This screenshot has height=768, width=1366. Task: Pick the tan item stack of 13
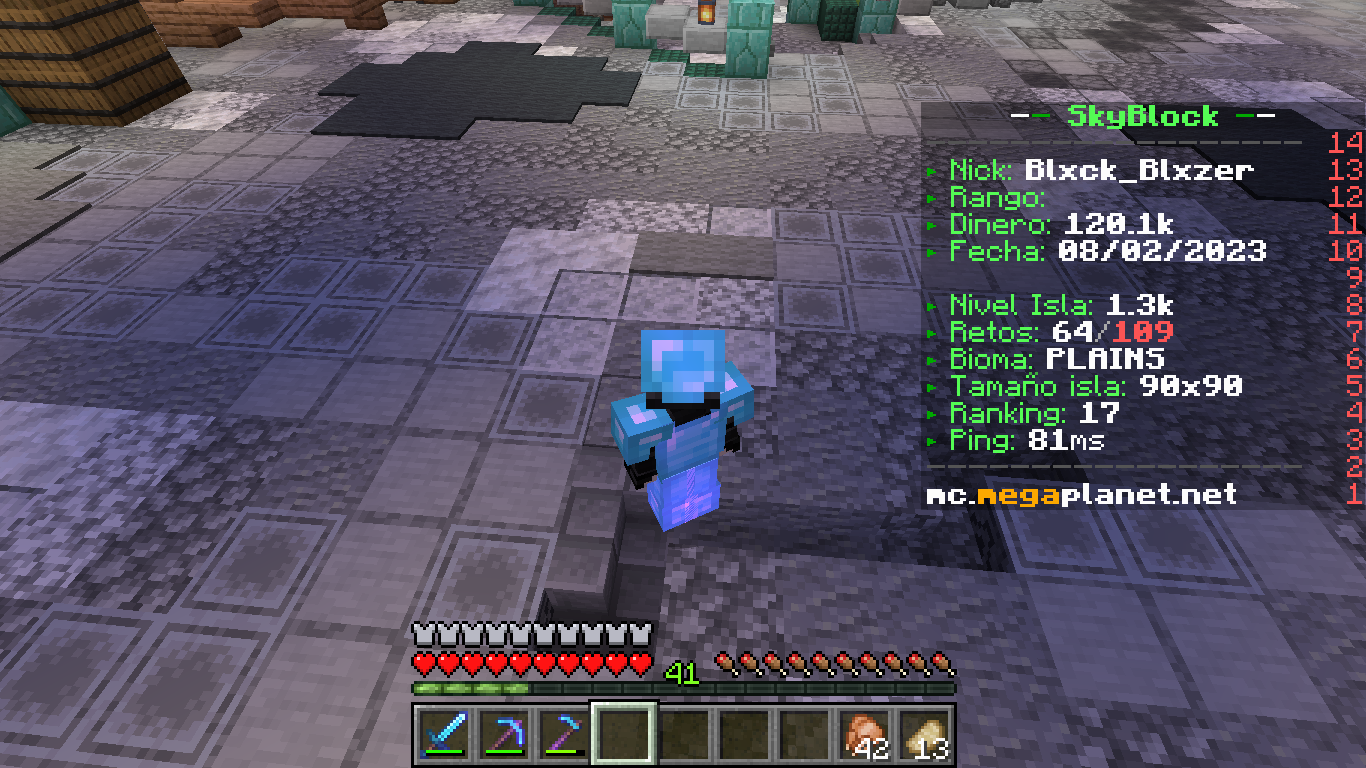coord(924,735)
